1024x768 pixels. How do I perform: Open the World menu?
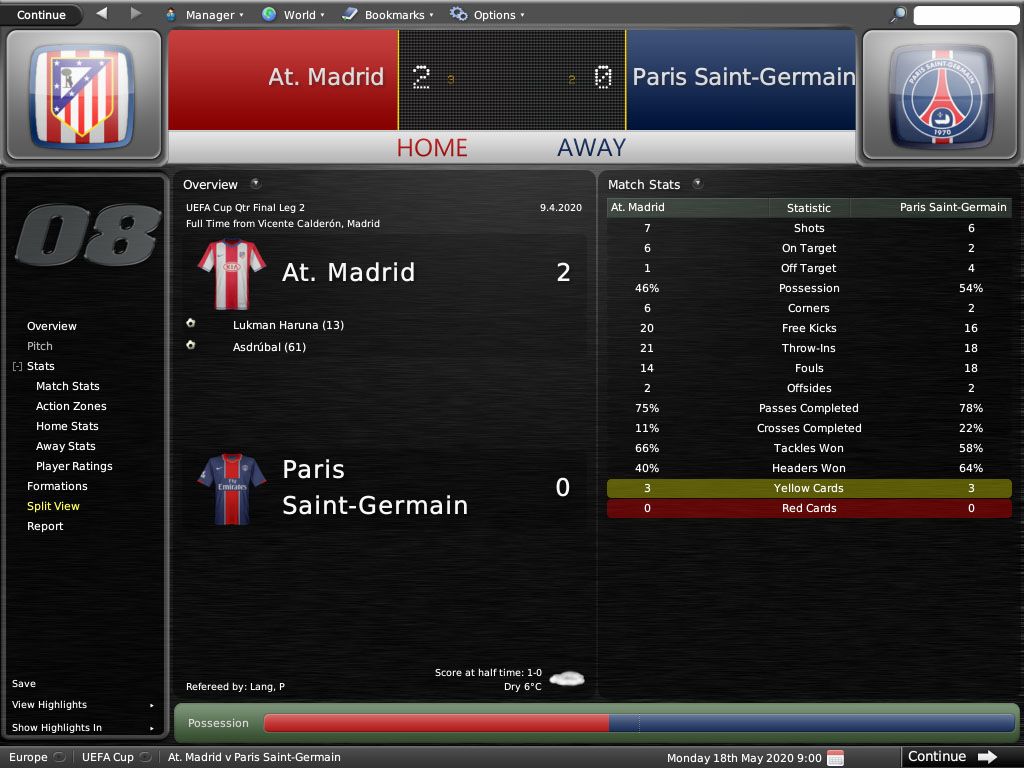[292, 15]
